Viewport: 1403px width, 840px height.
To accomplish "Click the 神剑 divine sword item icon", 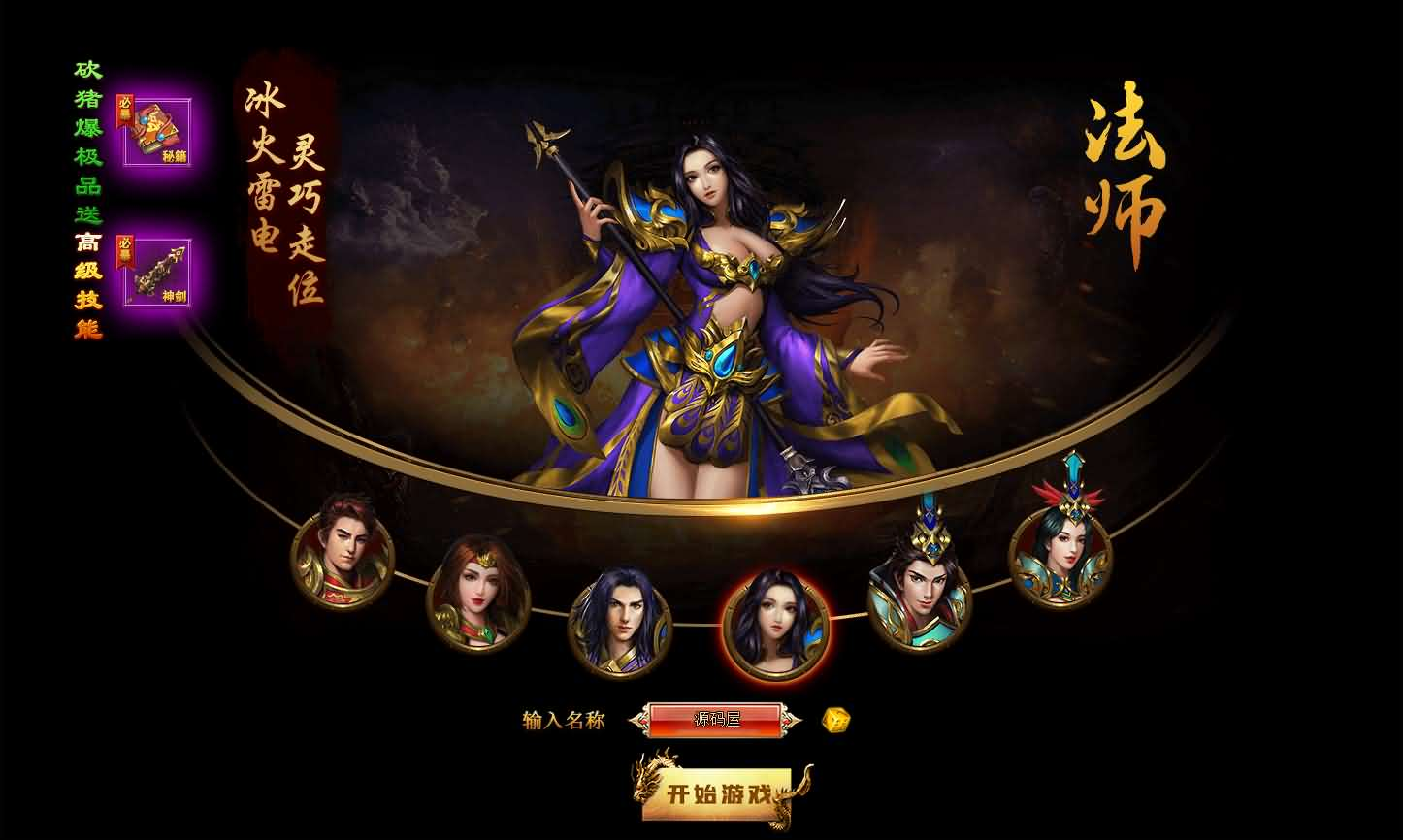I will click(158, 275).
